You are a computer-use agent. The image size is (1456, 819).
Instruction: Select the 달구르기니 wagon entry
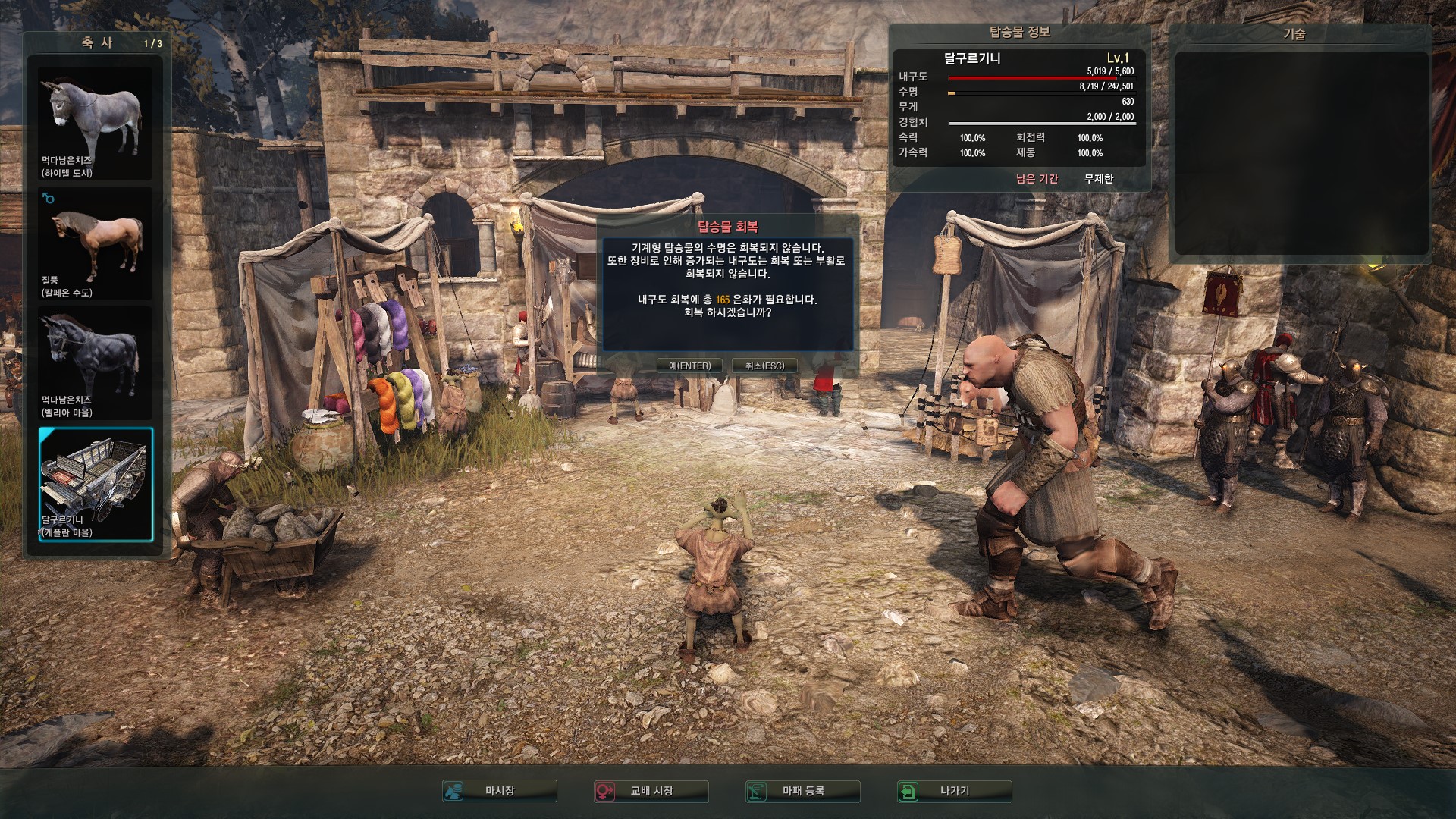click(x=96, y=484)
